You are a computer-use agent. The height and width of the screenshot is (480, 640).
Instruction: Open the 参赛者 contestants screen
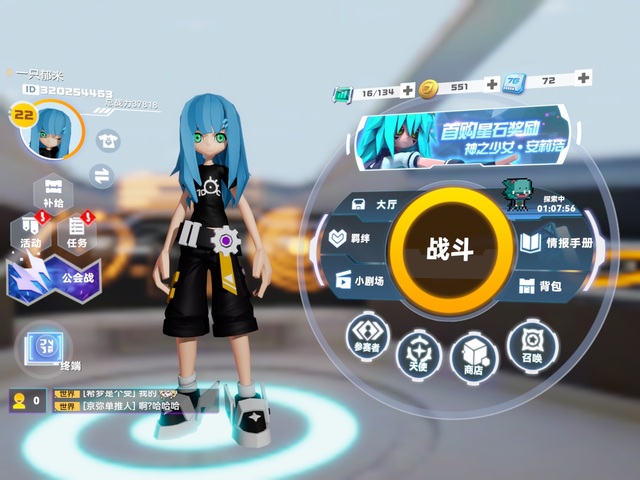[x=369, y=335]
